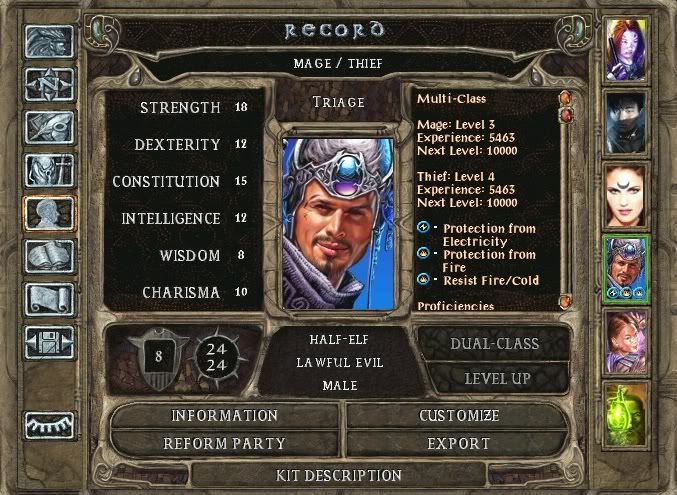Return to game via top sidebar icon

(x=49, y=41)
